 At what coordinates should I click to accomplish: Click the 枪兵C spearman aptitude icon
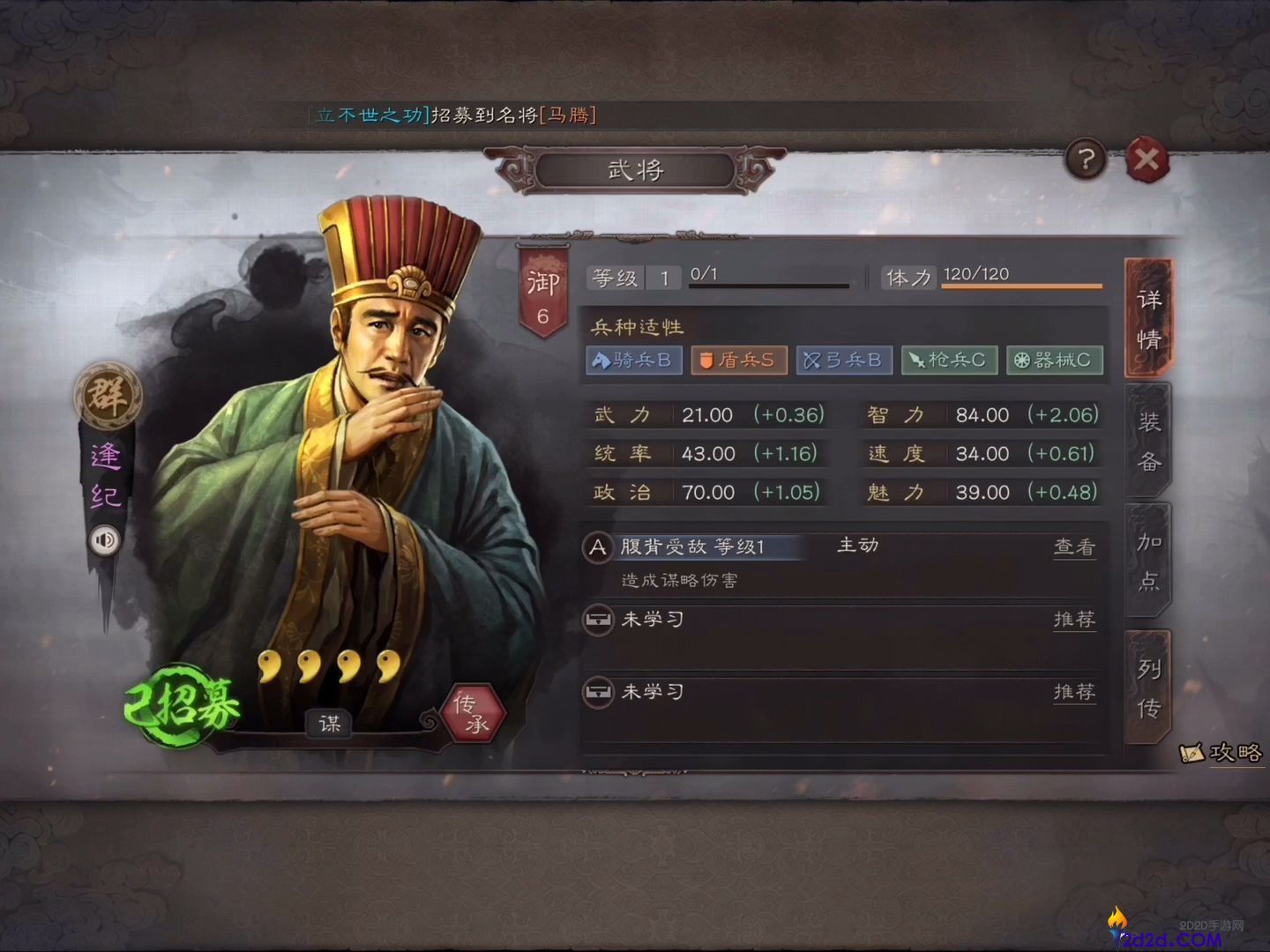949,361
